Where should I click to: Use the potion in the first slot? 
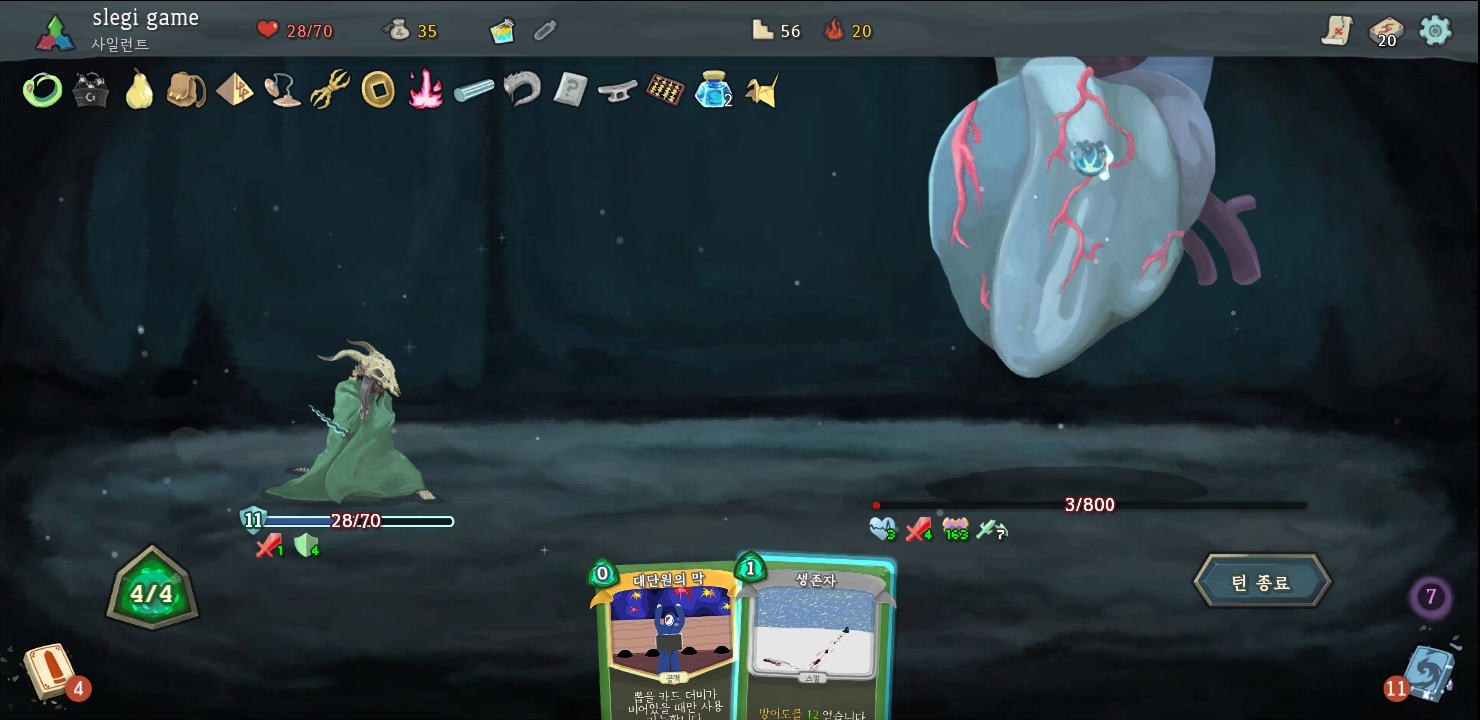(x=502, y=31)
